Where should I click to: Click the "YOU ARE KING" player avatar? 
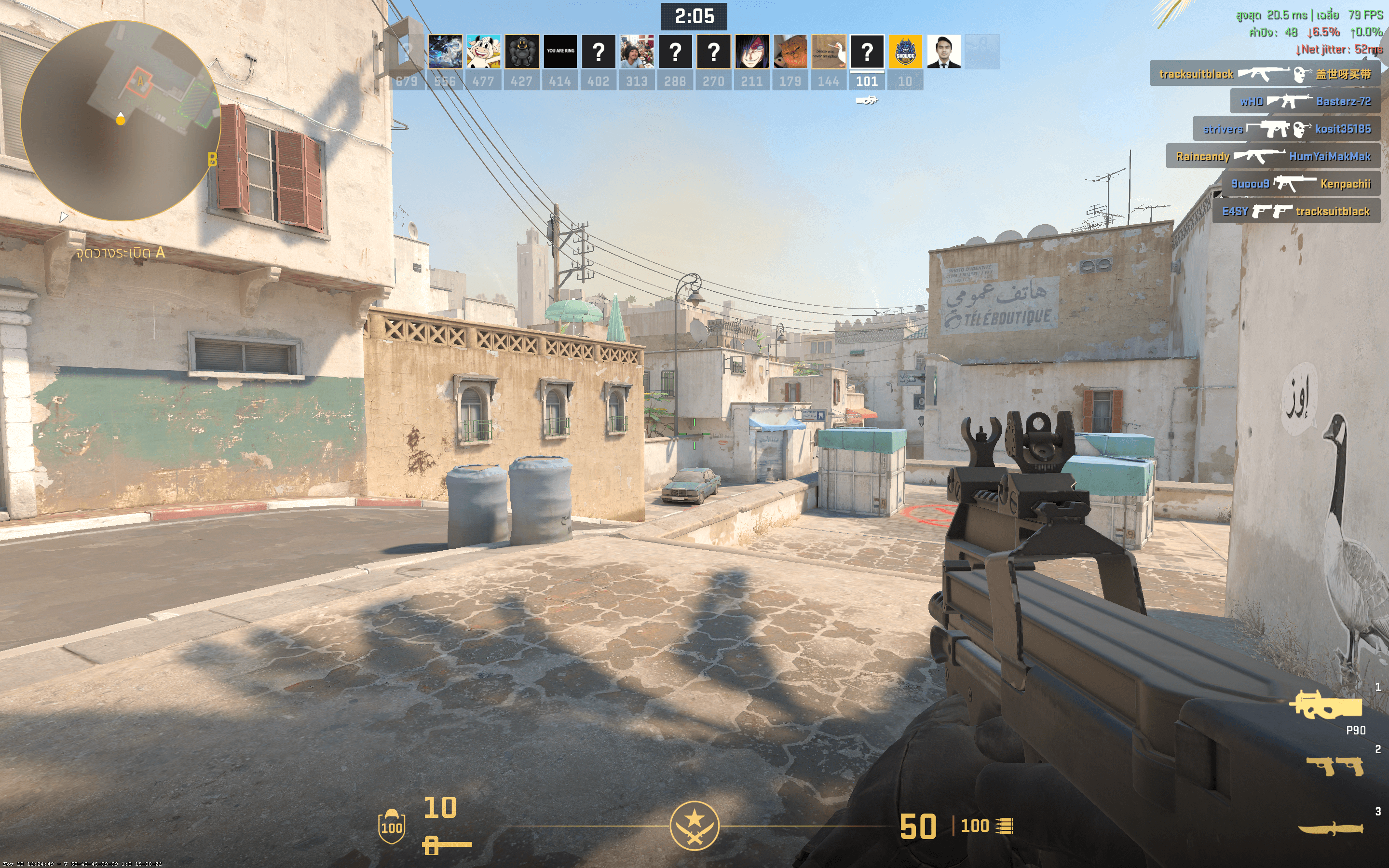(x=560, y=52)
